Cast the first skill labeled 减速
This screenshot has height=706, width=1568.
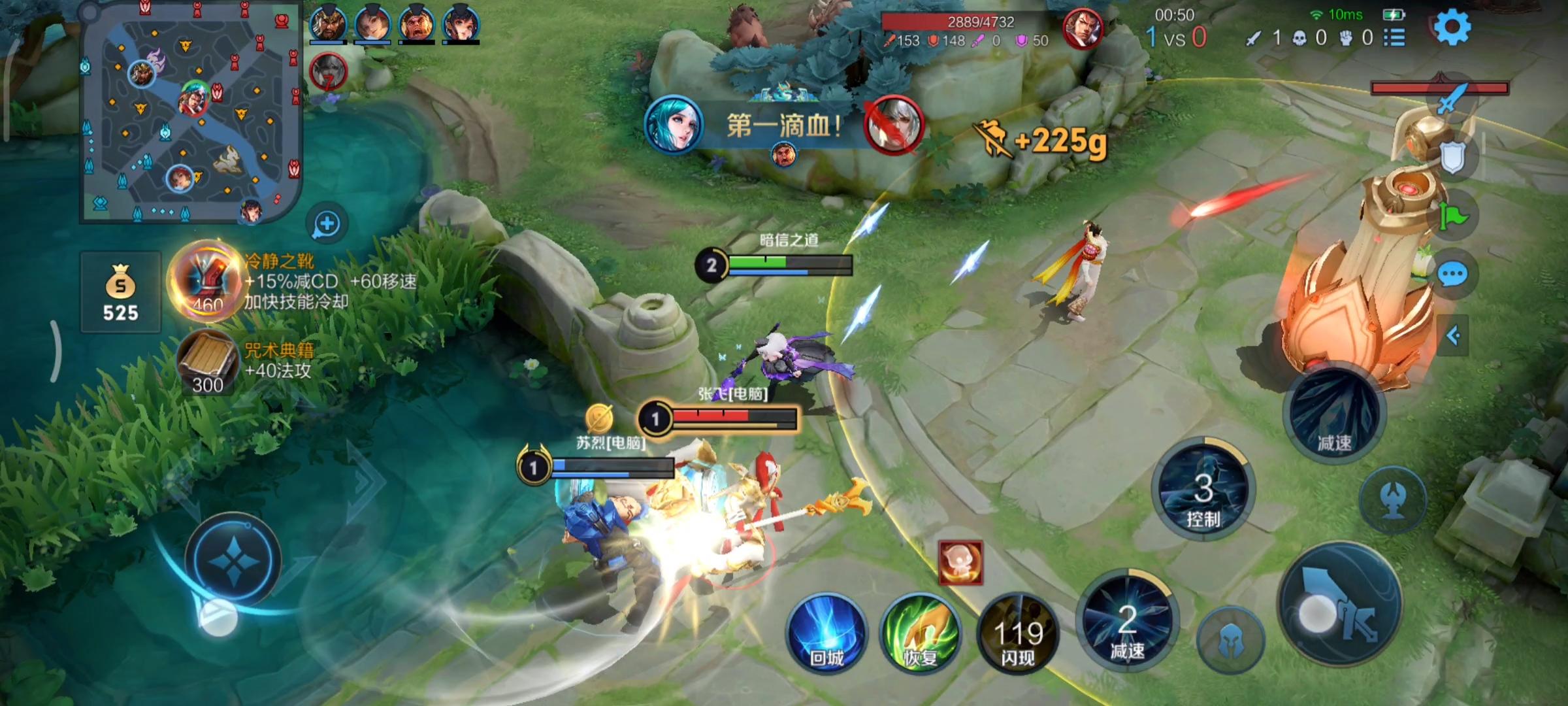tap(1127, 621)
